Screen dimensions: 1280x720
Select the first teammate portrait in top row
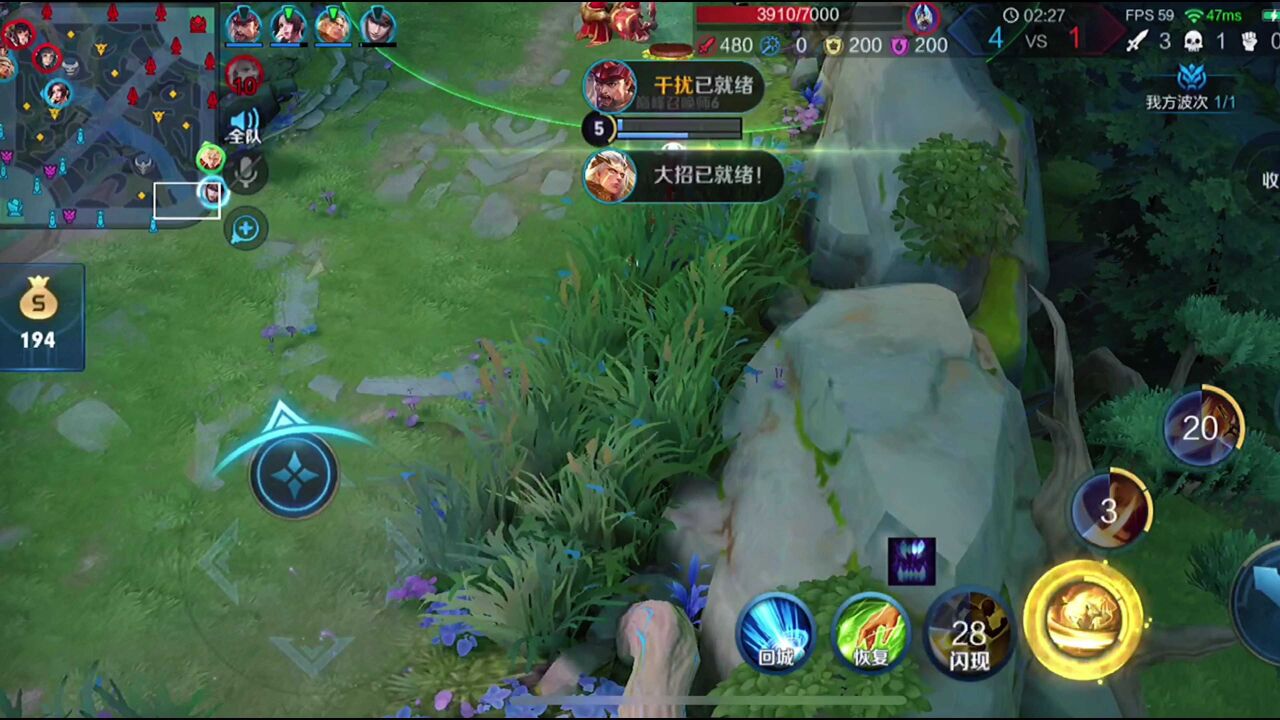243,24
